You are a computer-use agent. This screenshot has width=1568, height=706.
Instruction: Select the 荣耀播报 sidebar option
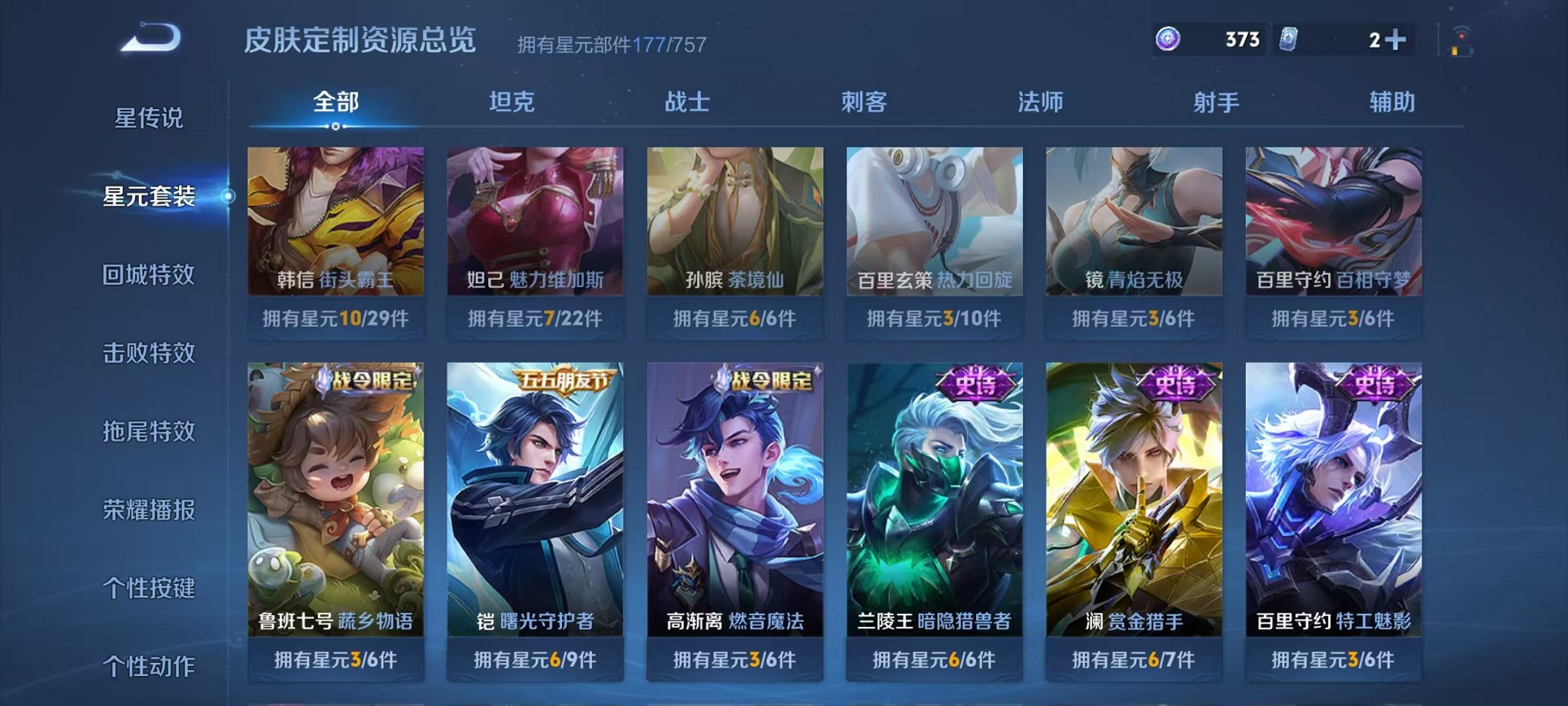[151, 508]
